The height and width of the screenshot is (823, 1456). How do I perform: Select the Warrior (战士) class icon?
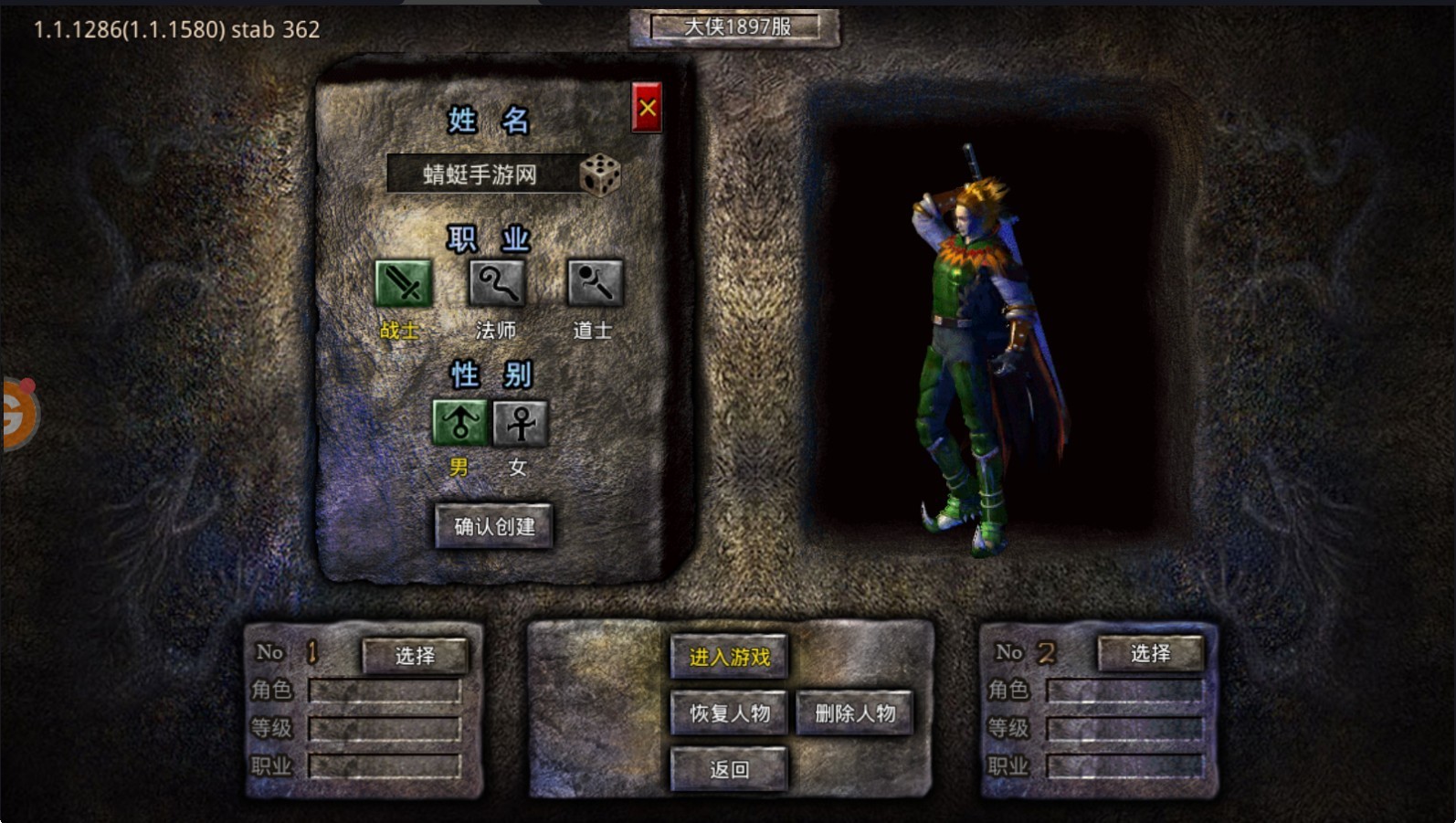(x=403, y=284)
